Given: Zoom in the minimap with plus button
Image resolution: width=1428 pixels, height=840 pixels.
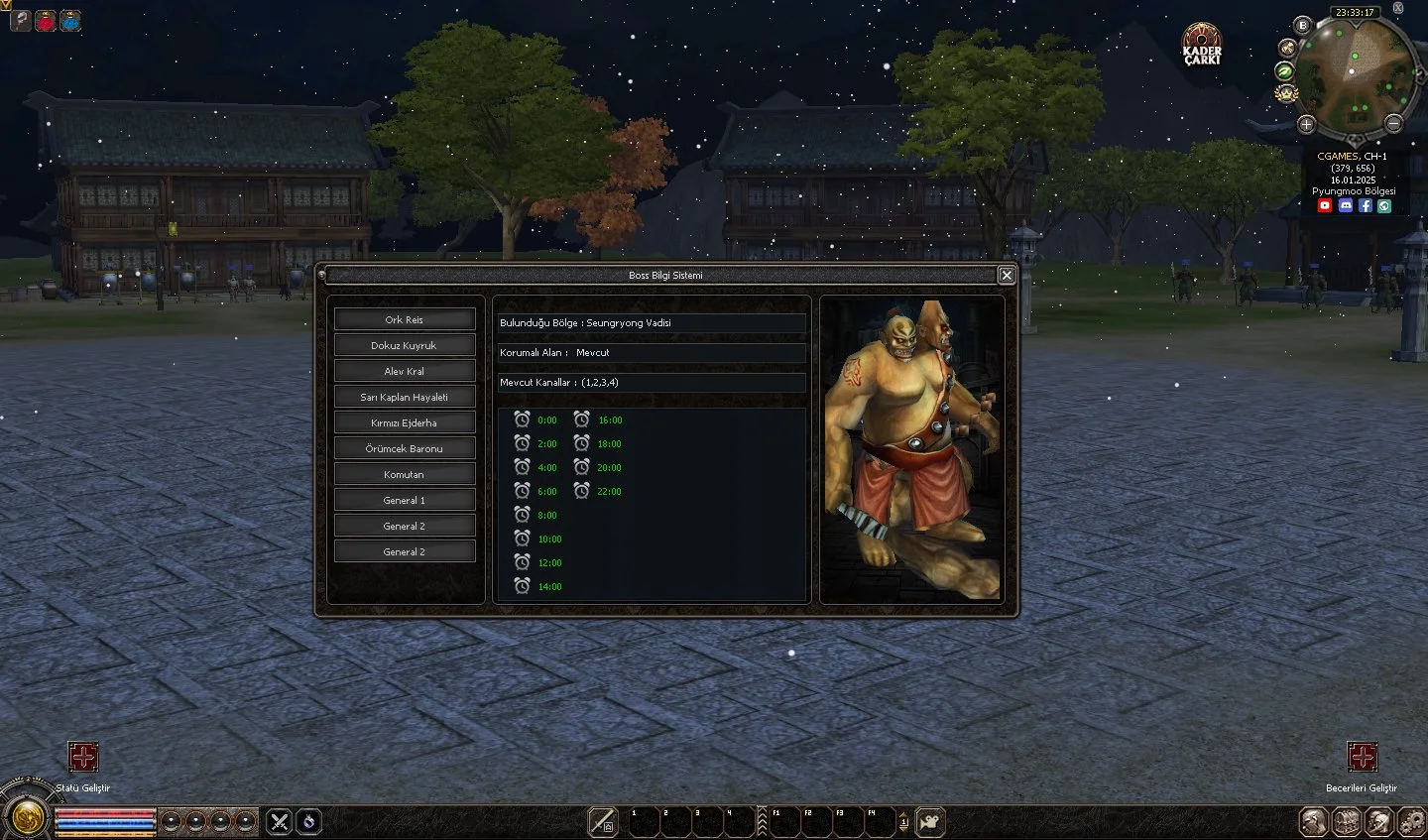Looking at the screenshot, I should pyautogui.click(x=1306, y=124).
